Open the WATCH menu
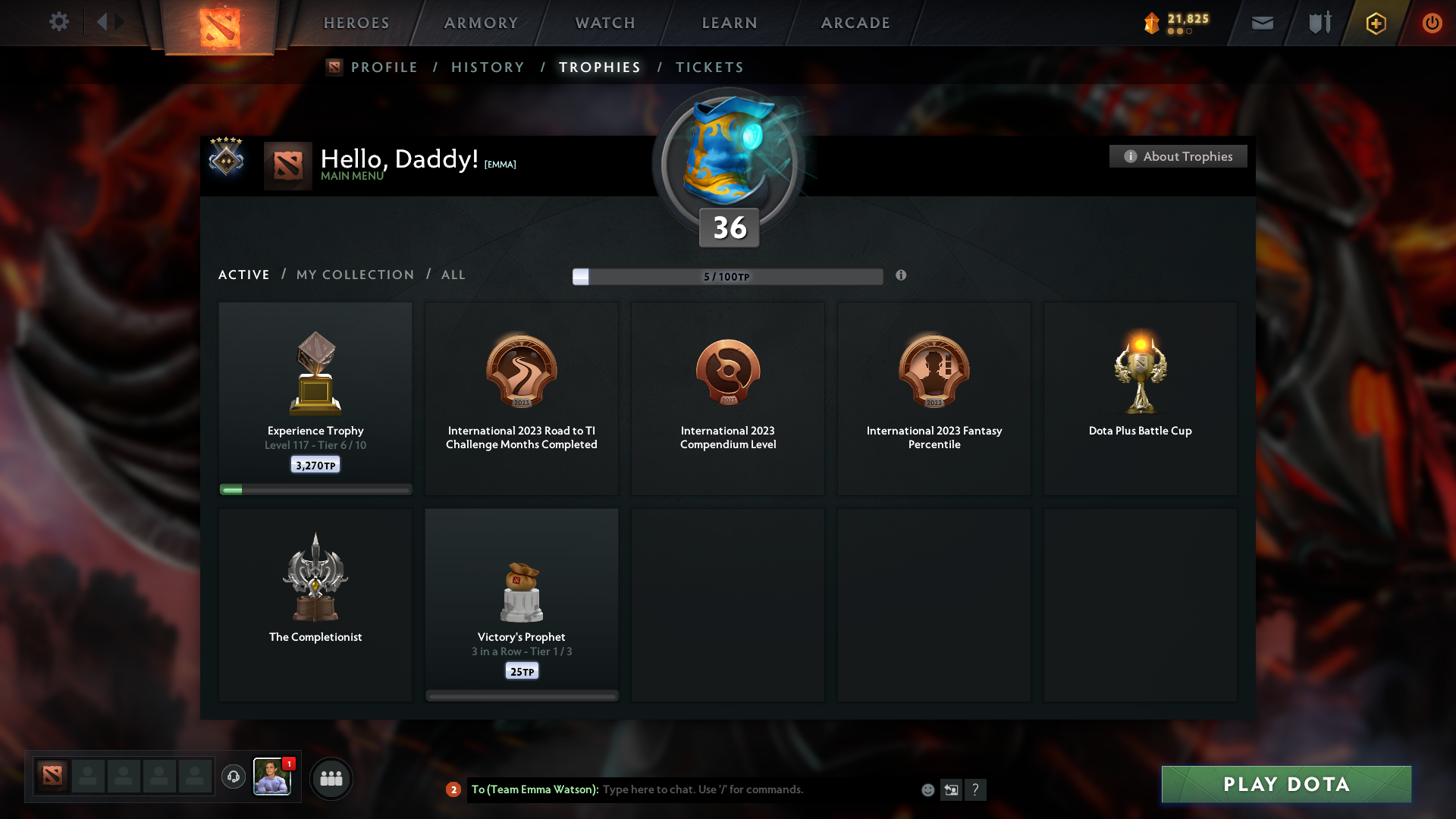Screen dimensions: 1456x819 tap(604, 23)
